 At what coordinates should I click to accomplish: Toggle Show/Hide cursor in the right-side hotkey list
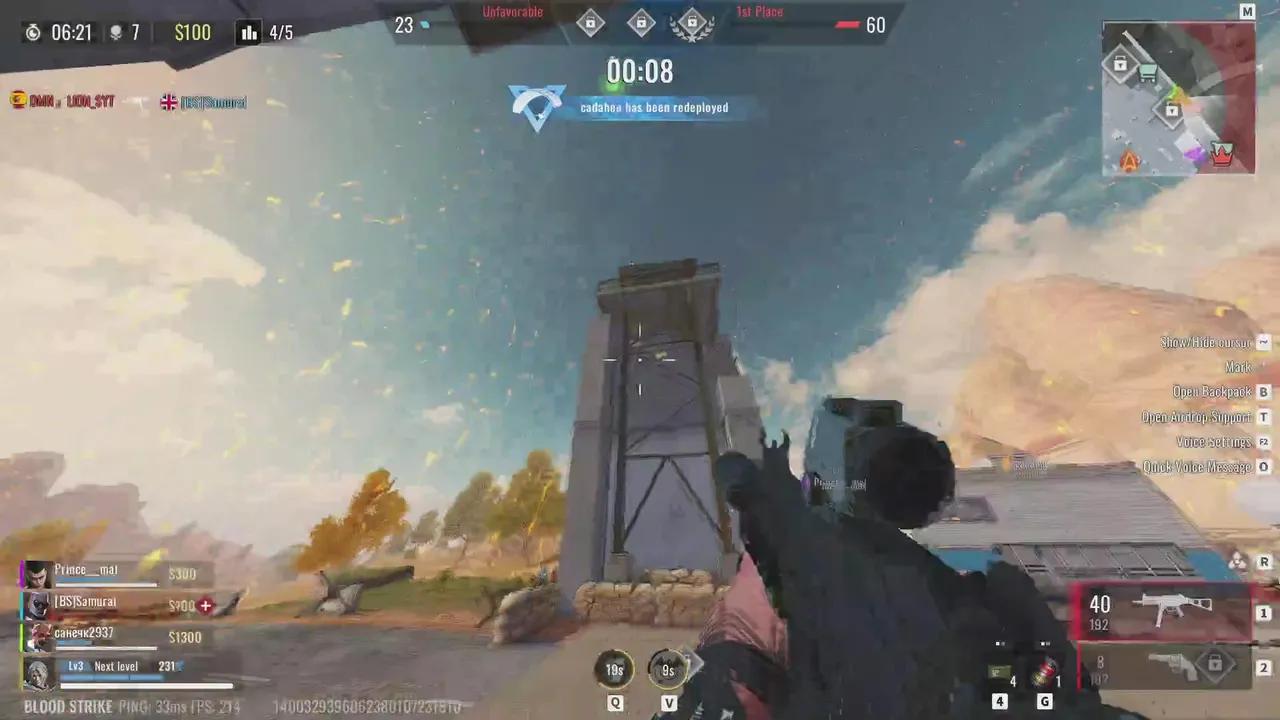tap(1205, 342)
